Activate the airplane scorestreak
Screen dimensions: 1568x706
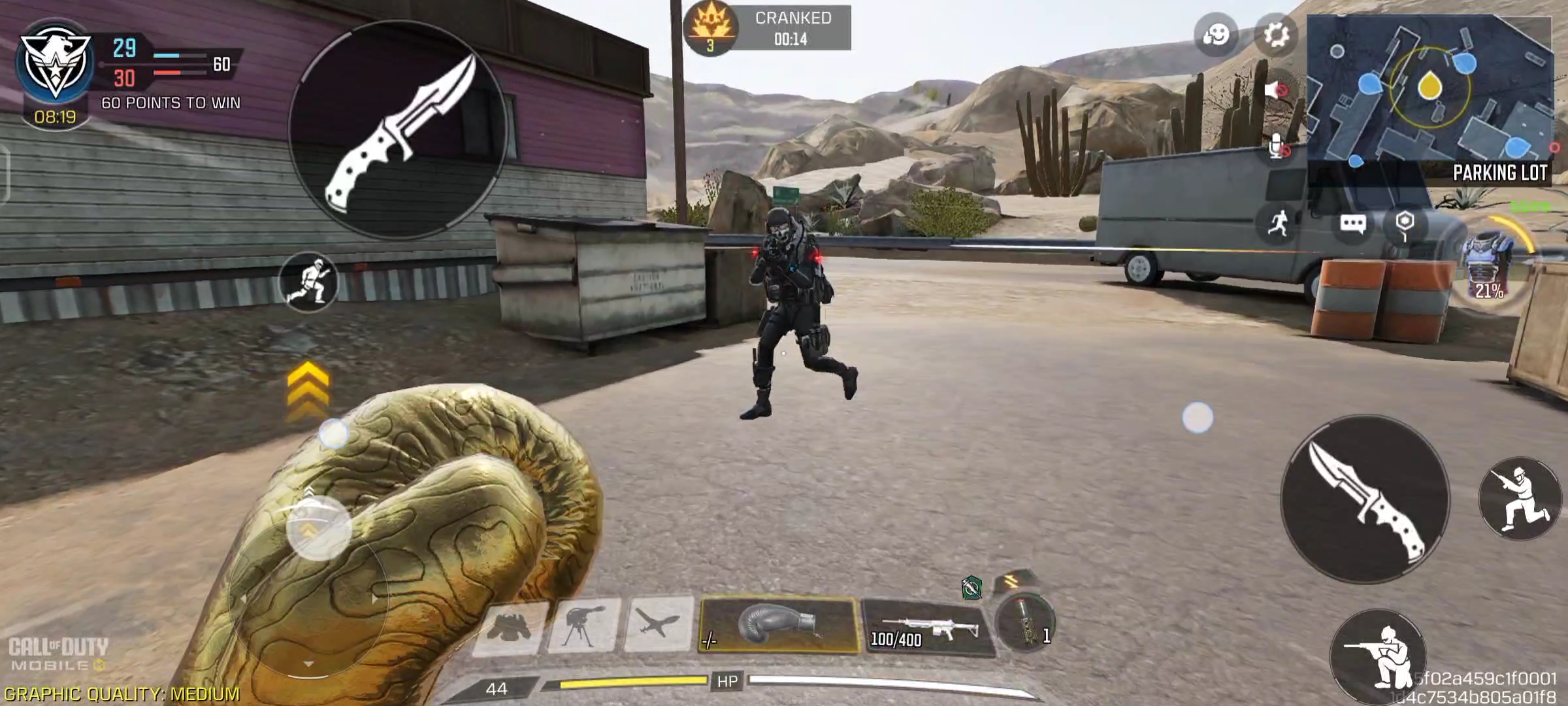[659, 624]
